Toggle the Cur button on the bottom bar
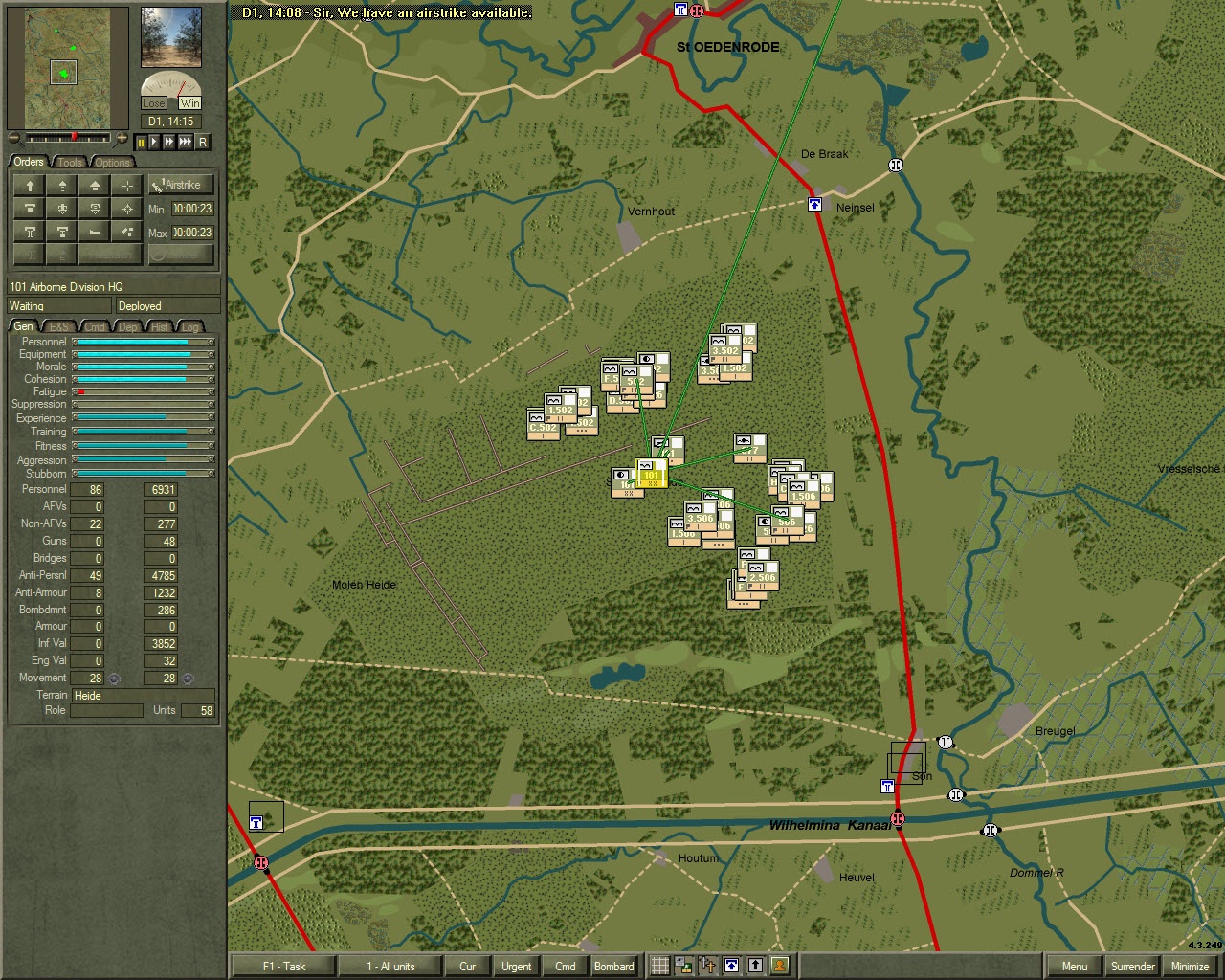This screenshot has width=1225, height=980. click(x=467, y=967)
